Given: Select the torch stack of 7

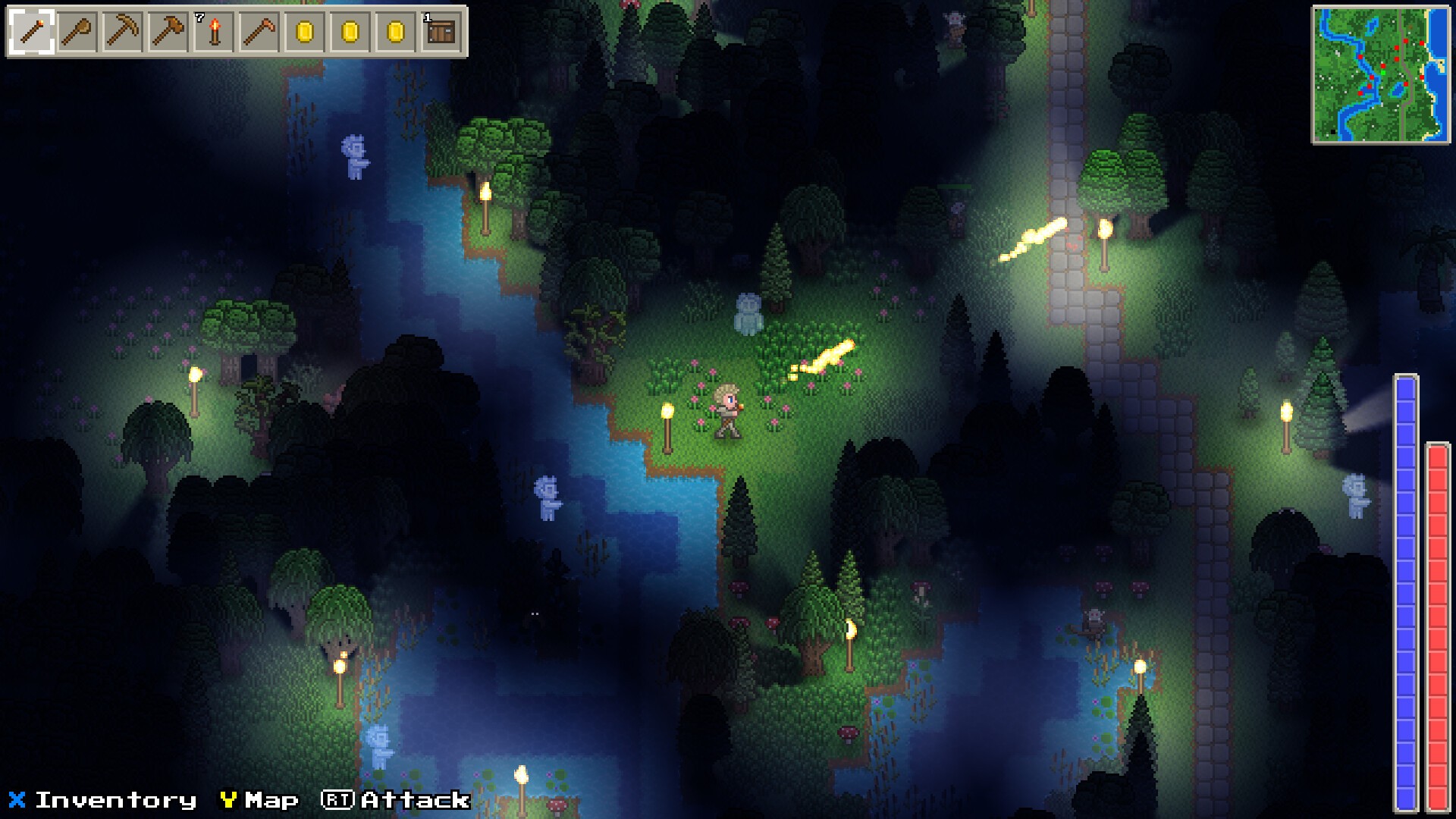Looking at the screenshot, I should pos(214,32).
